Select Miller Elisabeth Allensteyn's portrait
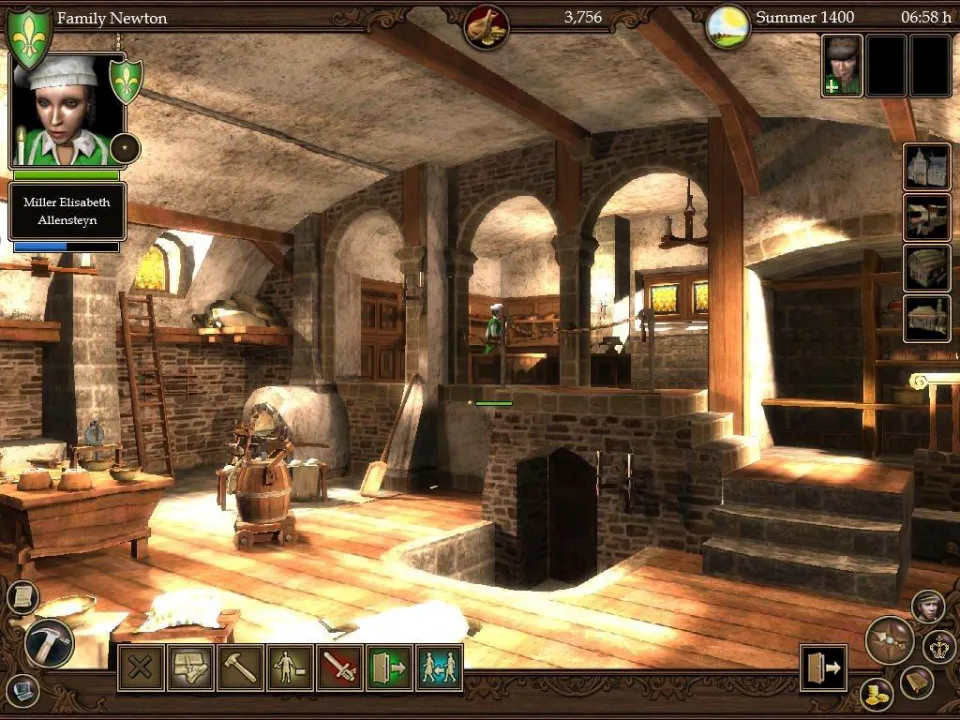The height and width of the screenshot is (720, 960). point(67,110)
